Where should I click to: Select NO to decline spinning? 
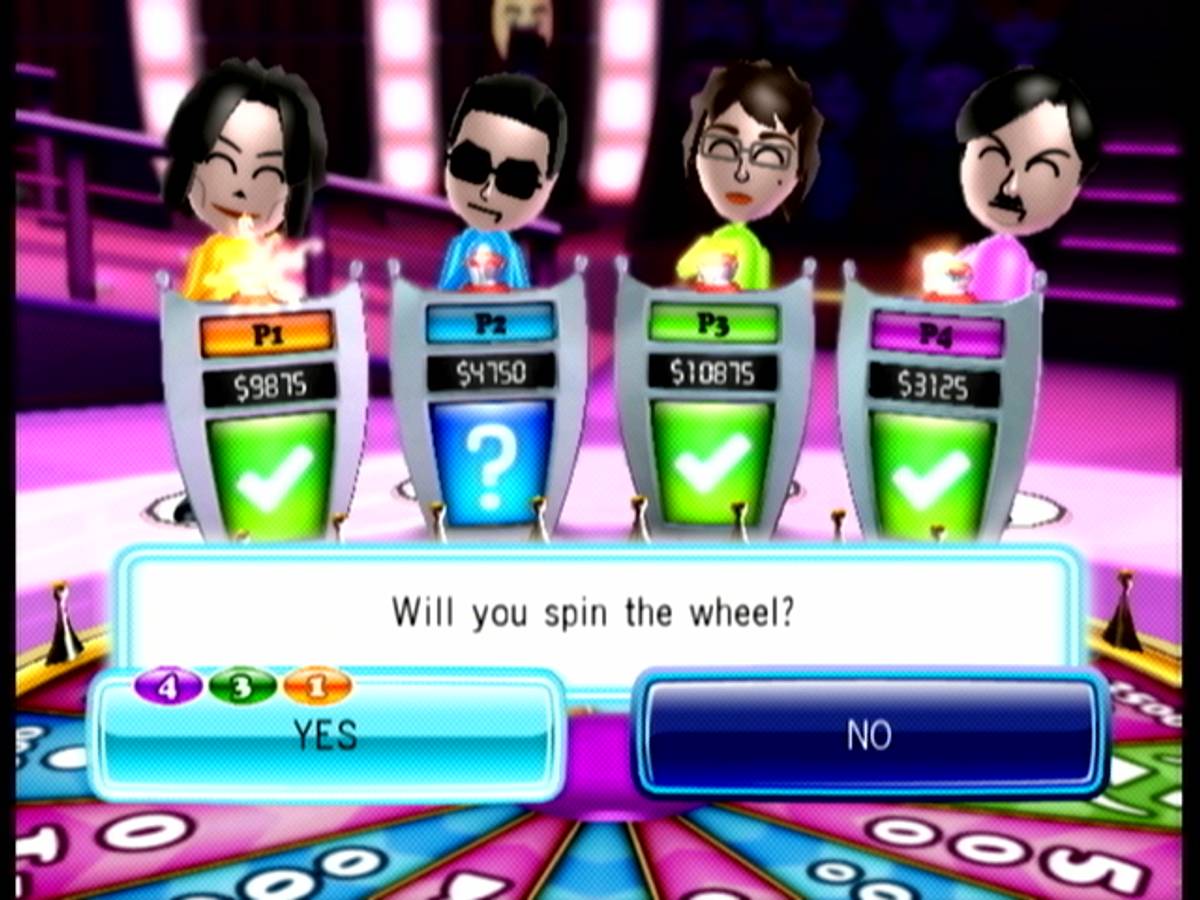870,736
